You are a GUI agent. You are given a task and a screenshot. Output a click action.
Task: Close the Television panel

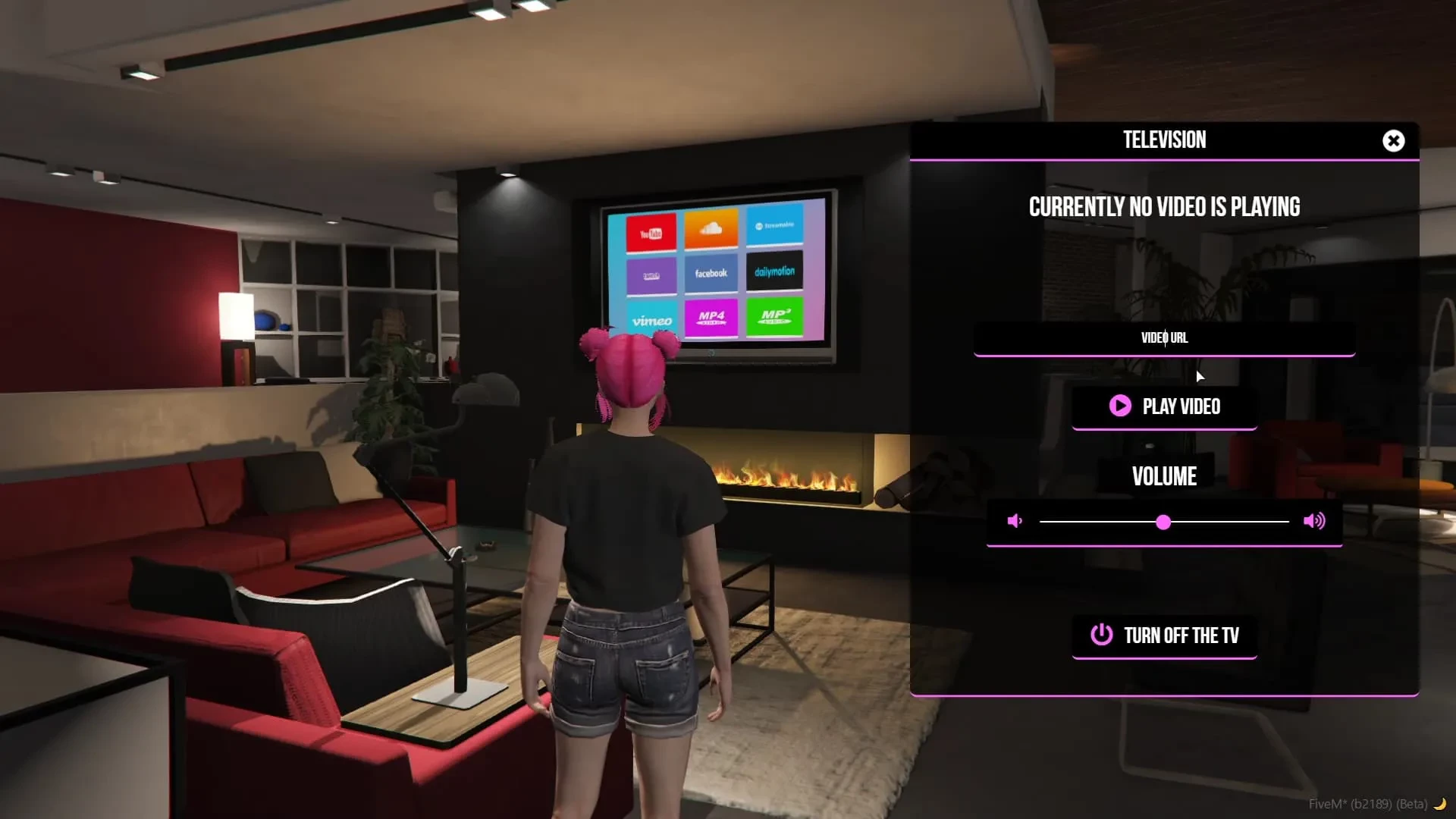1393,141
